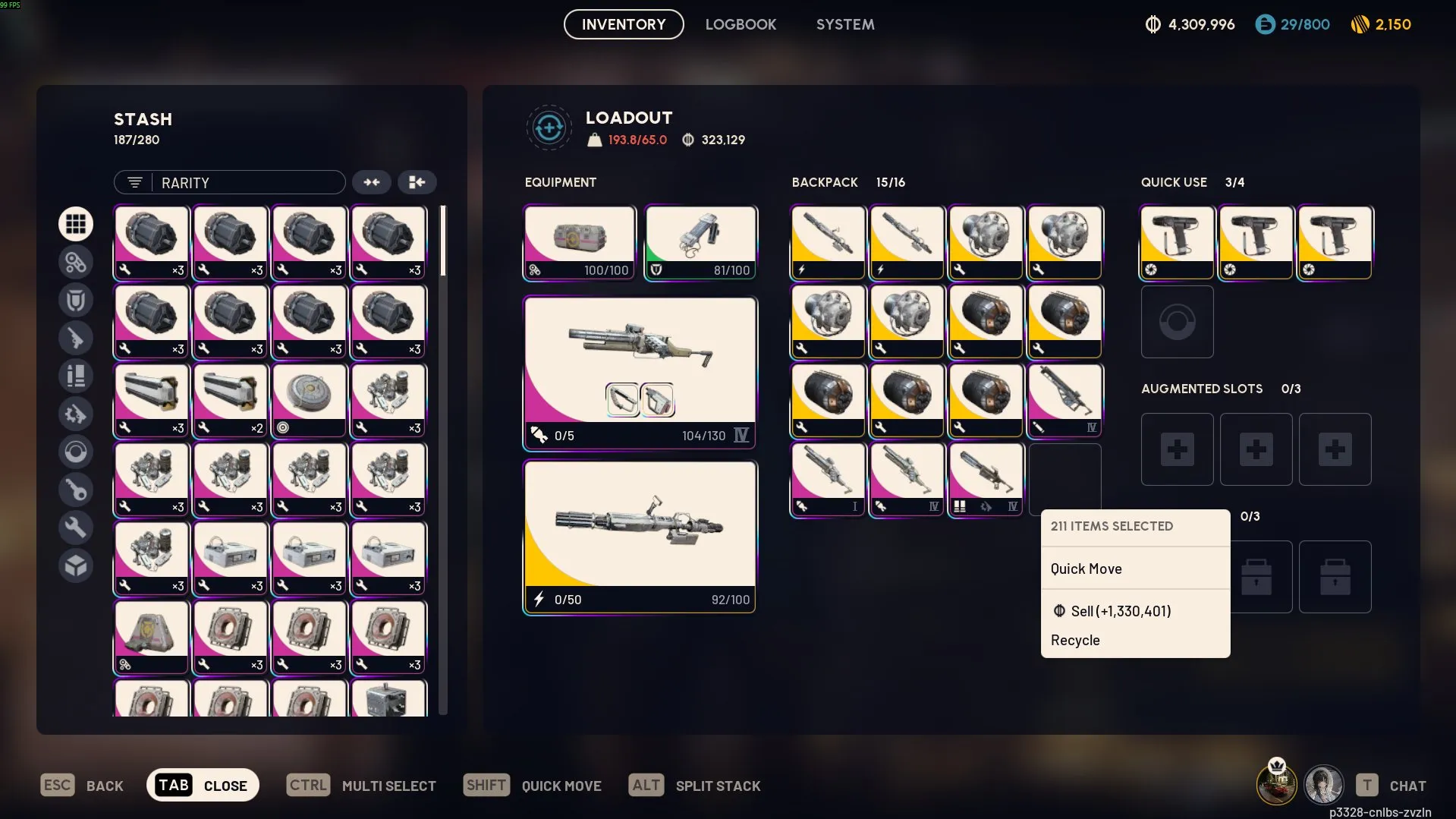1456x819 pixels.
Task: Select the equipped augment showing 100/100
Action: coord(580,242)
